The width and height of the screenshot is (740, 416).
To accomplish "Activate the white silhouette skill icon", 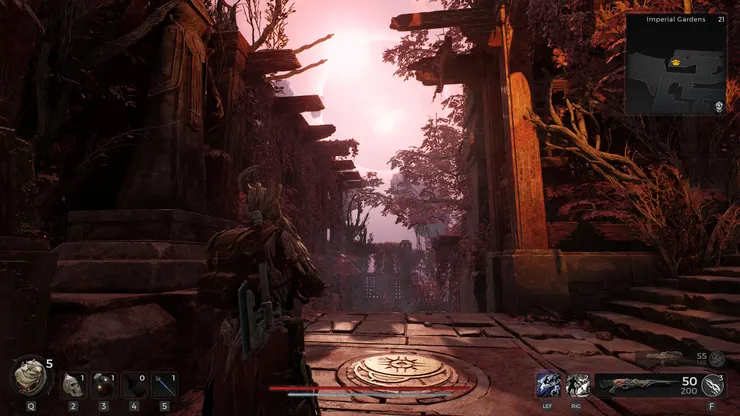I will pyautogui.click(x=578, y=385).
